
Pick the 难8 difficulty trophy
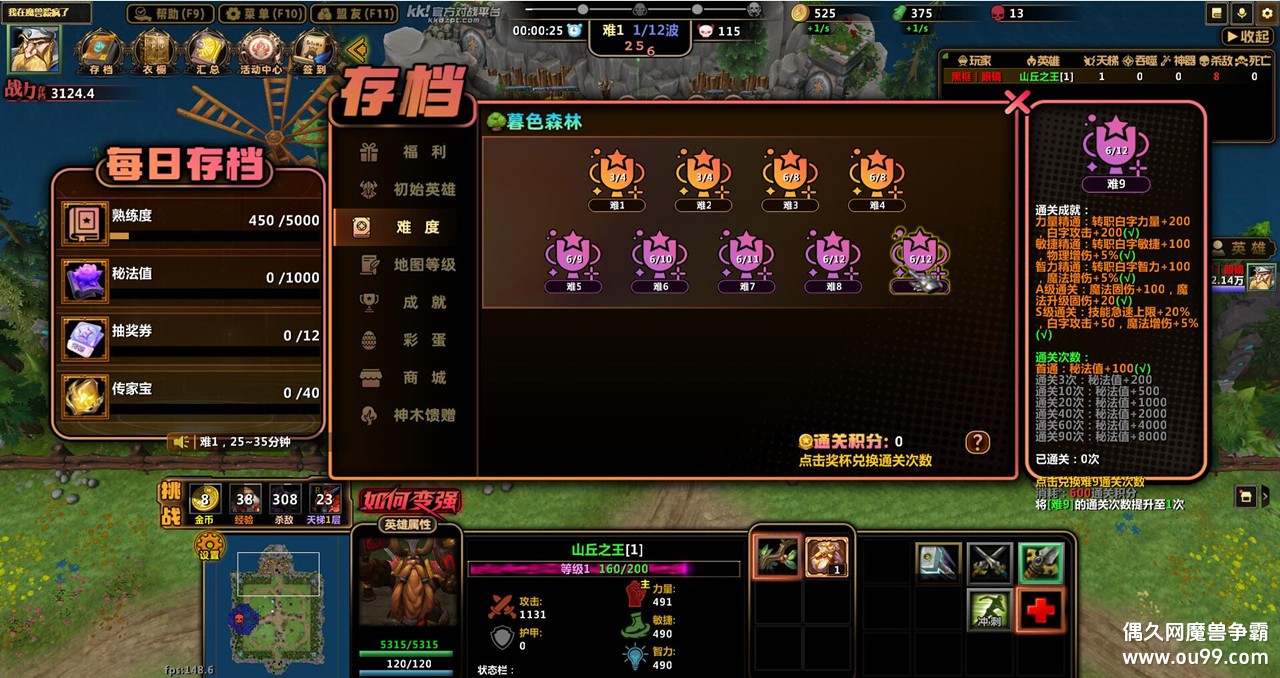pyautogui.click(x=833, y=259)
